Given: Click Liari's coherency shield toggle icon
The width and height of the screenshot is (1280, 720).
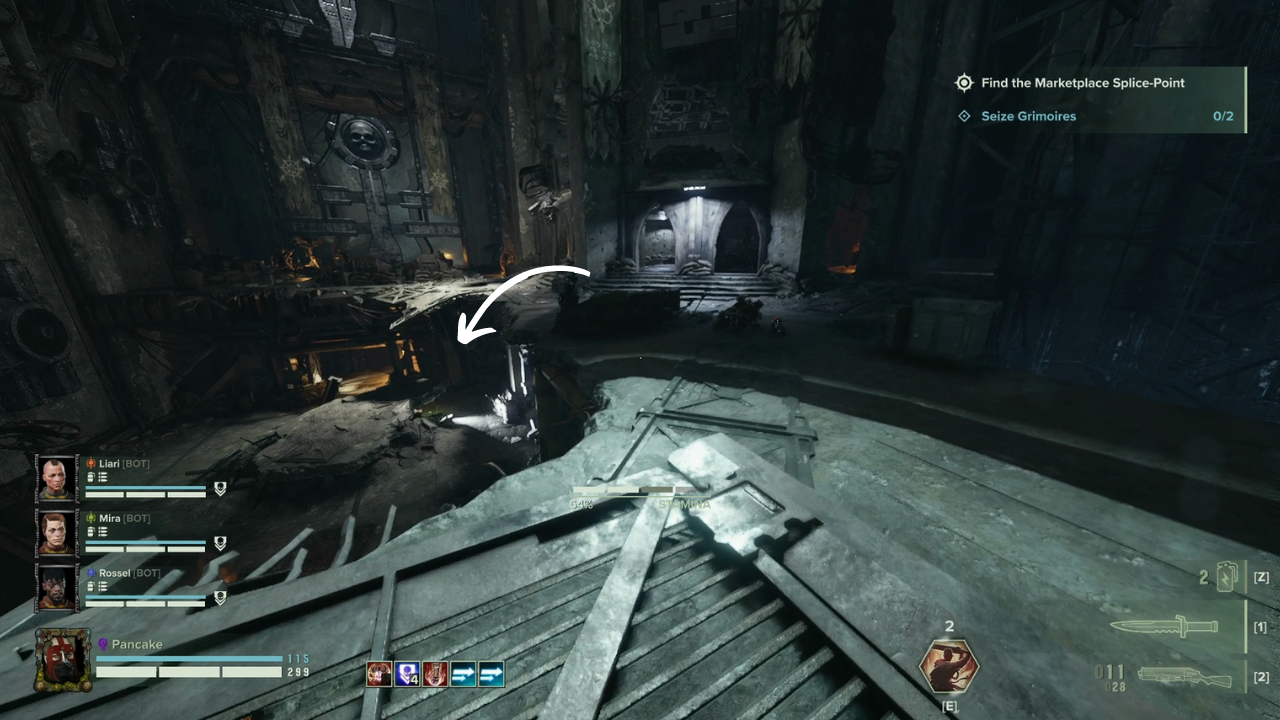Looking at the screenshot, I should [x=221, y=490].
